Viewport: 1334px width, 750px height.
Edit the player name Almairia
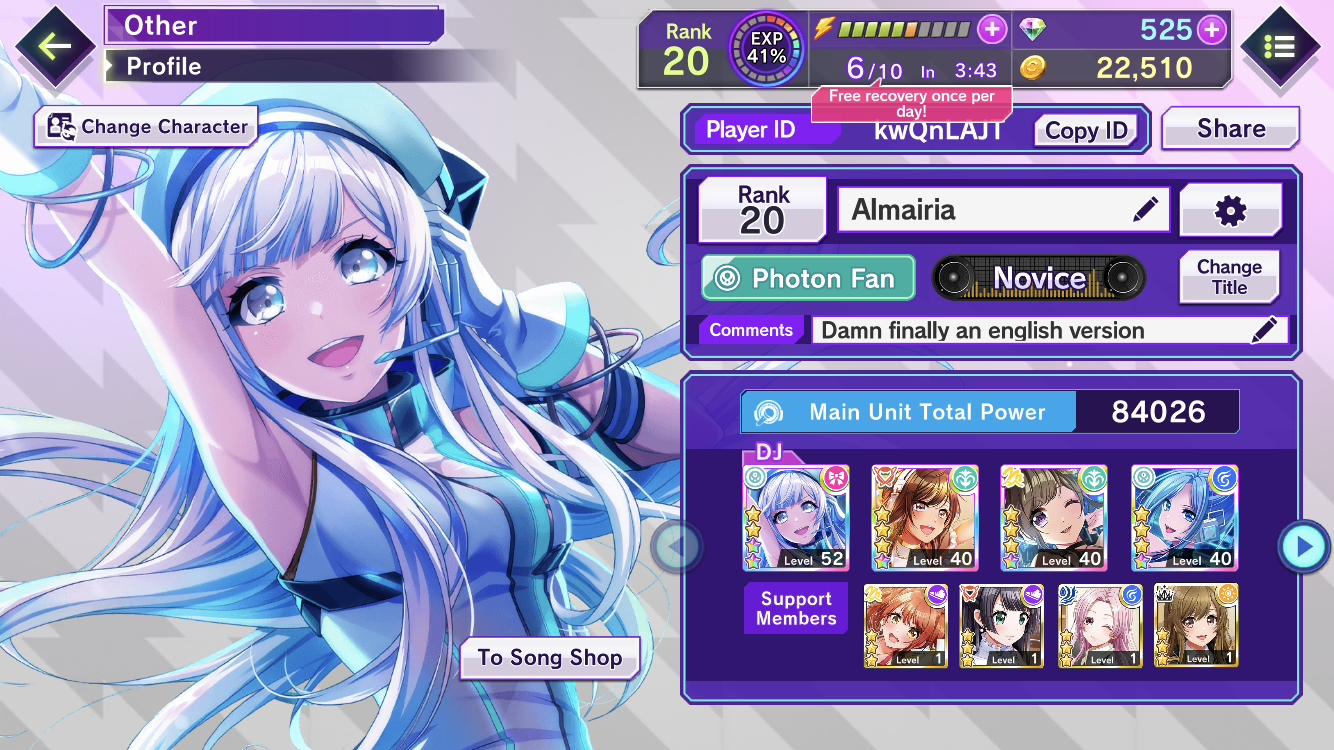[x=1145, y=210]
